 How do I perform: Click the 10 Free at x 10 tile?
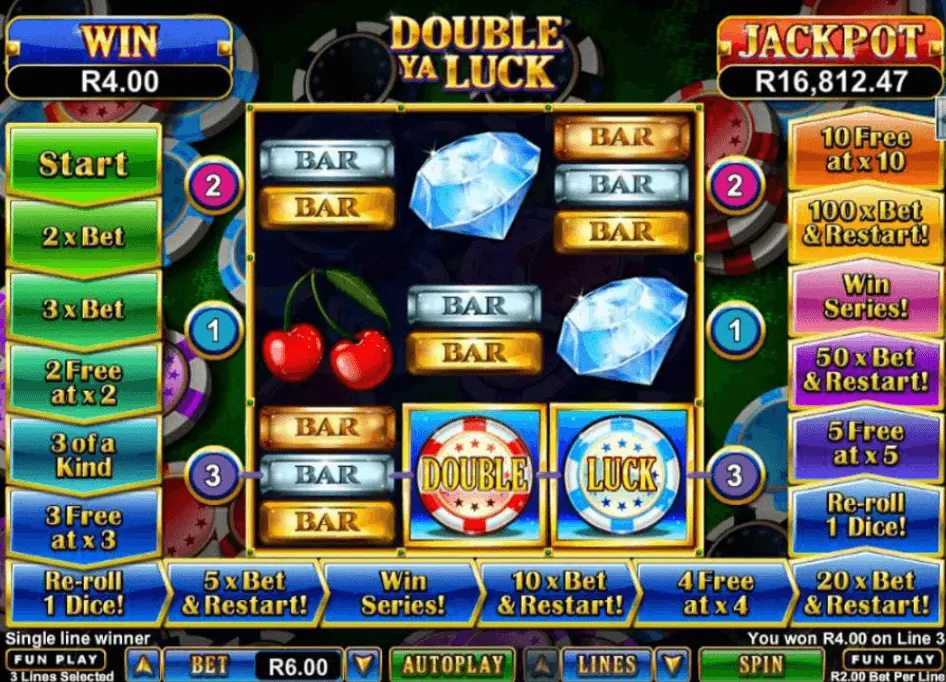pos(865,150)
